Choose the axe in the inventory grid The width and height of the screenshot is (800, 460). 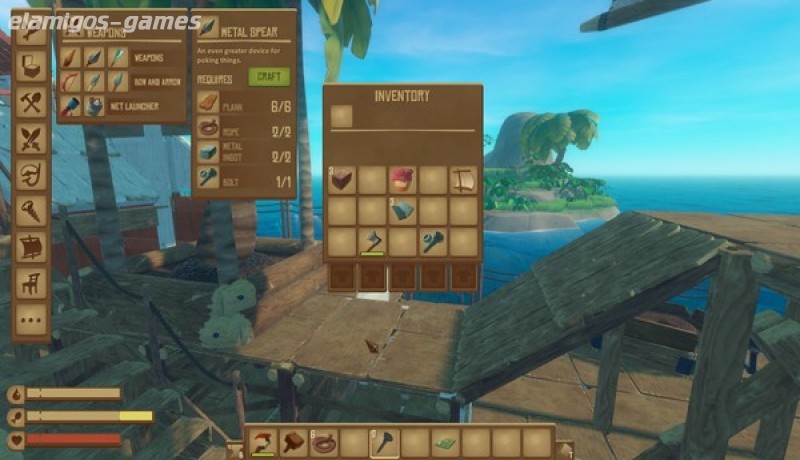[x=373, y=242]
